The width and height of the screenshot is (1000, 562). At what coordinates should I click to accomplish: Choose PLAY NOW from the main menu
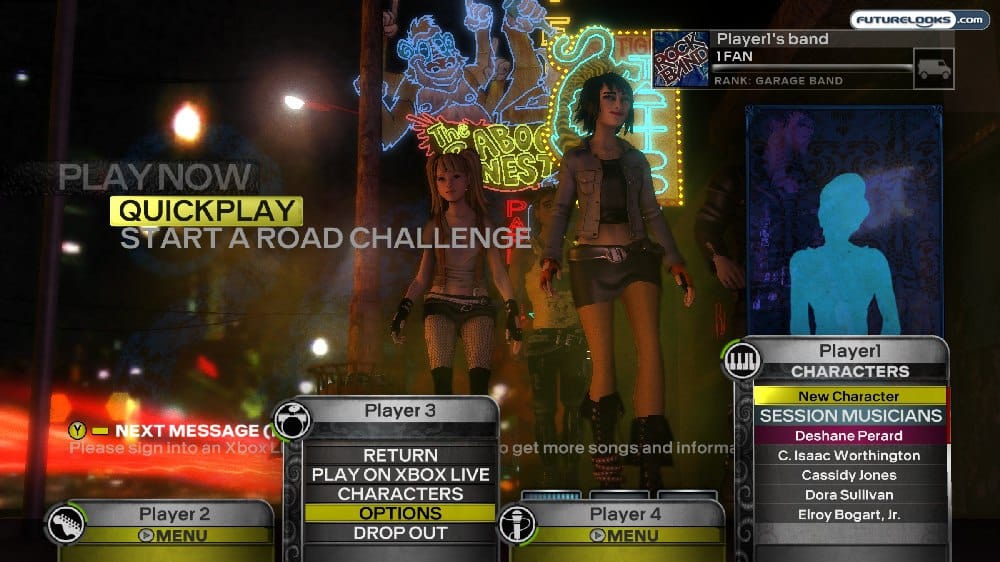click(155, 177)
